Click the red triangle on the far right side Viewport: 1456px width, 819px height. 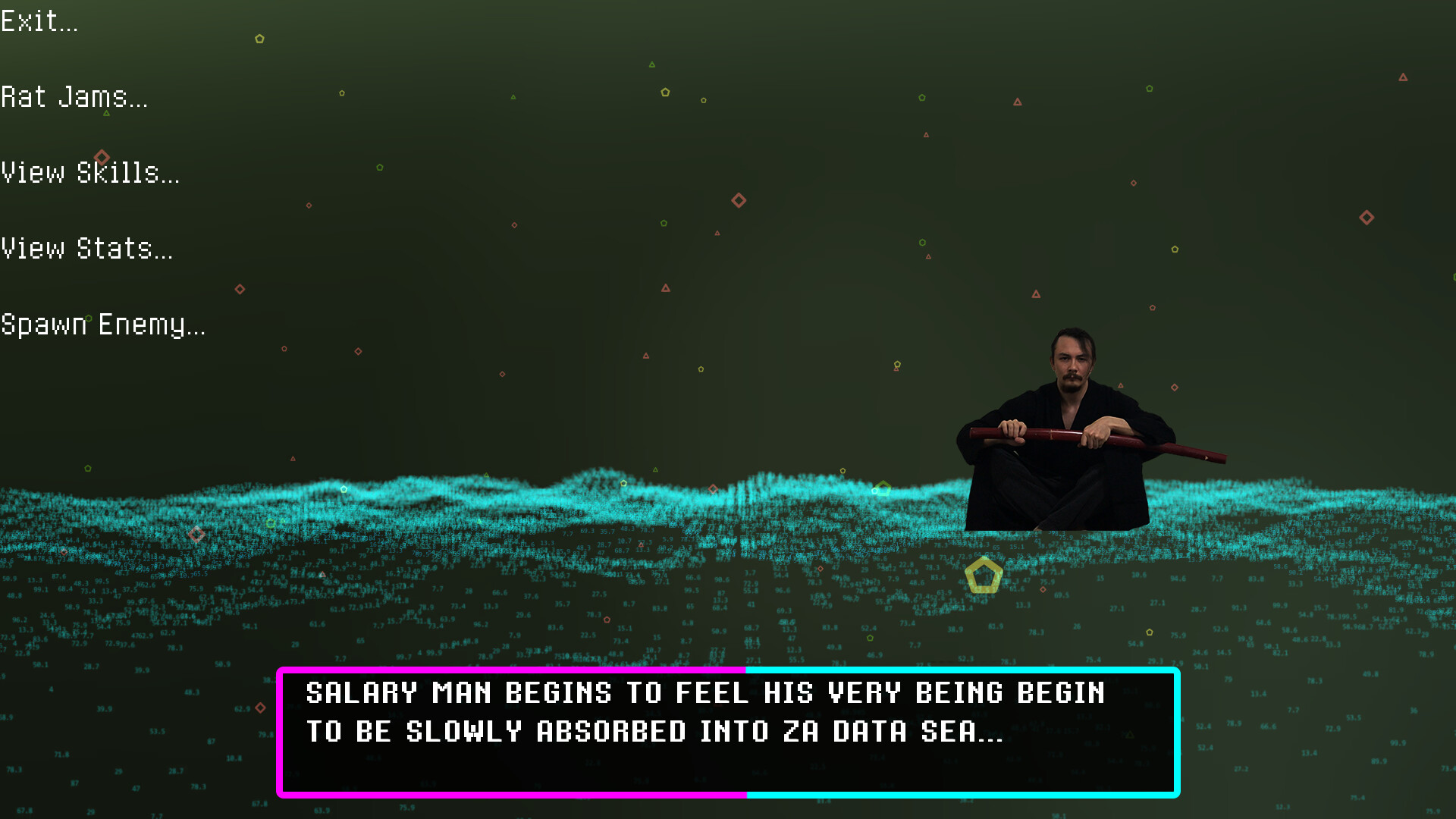tap(1402, 77)
